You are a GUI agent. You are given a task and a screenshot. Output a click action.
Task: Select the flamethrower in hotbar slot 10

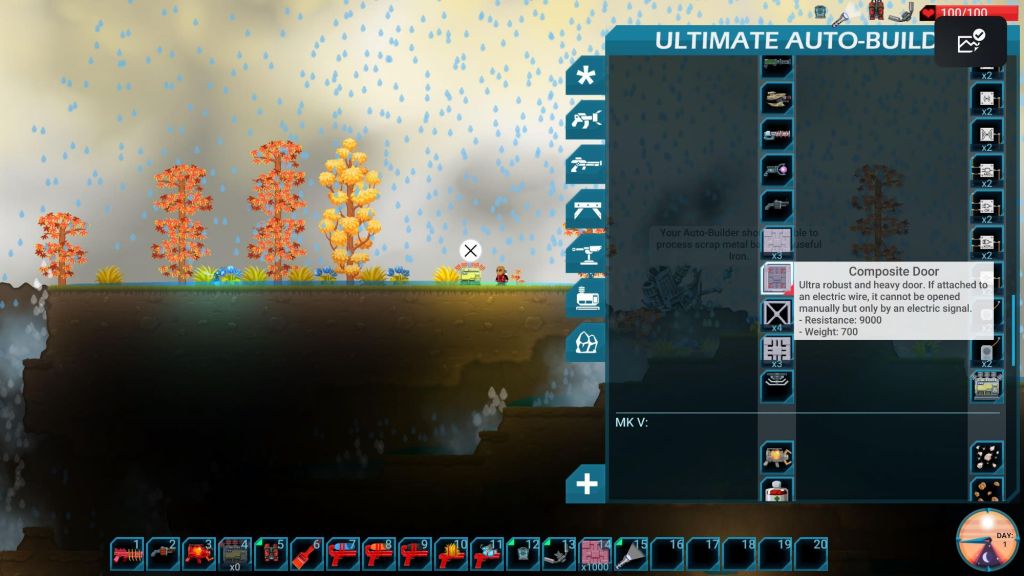(452, 553)
